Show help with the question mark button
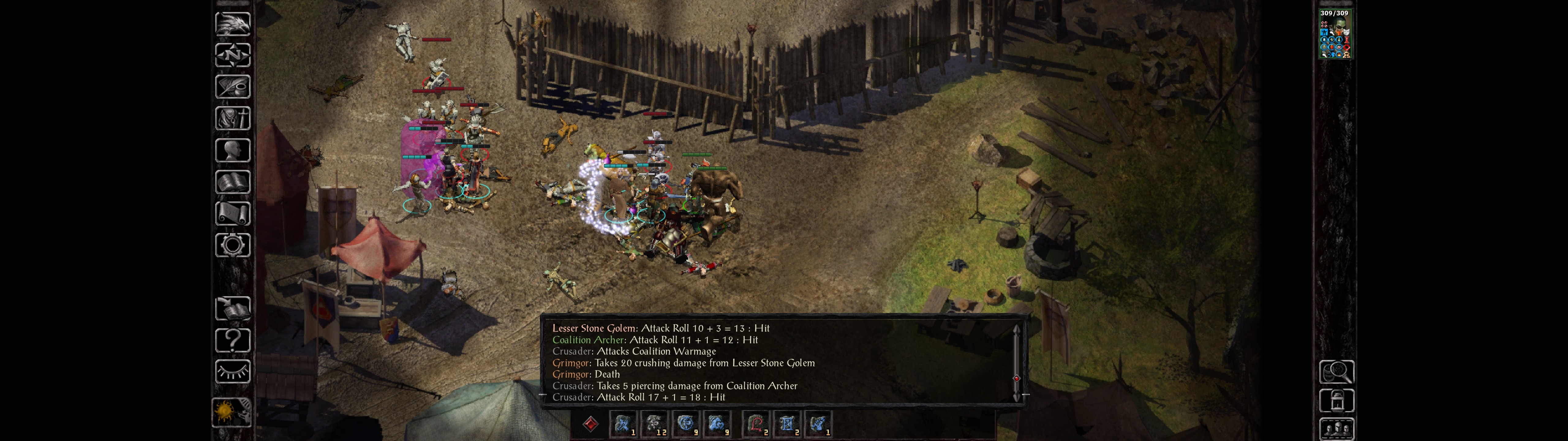Viewport: 1568px width, 441px height. pyautogui.click(x=232, y=341)
